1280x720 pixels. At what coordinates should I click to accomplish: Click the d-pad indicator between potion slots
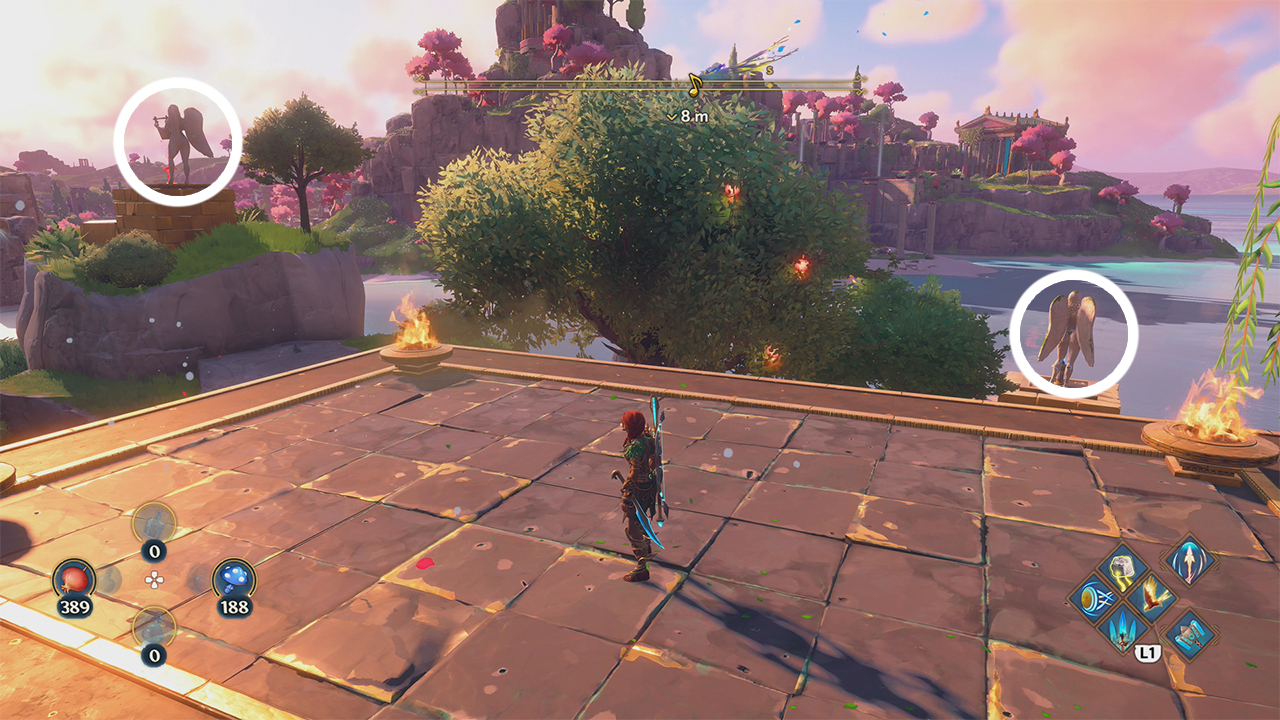tap(155, 579)
